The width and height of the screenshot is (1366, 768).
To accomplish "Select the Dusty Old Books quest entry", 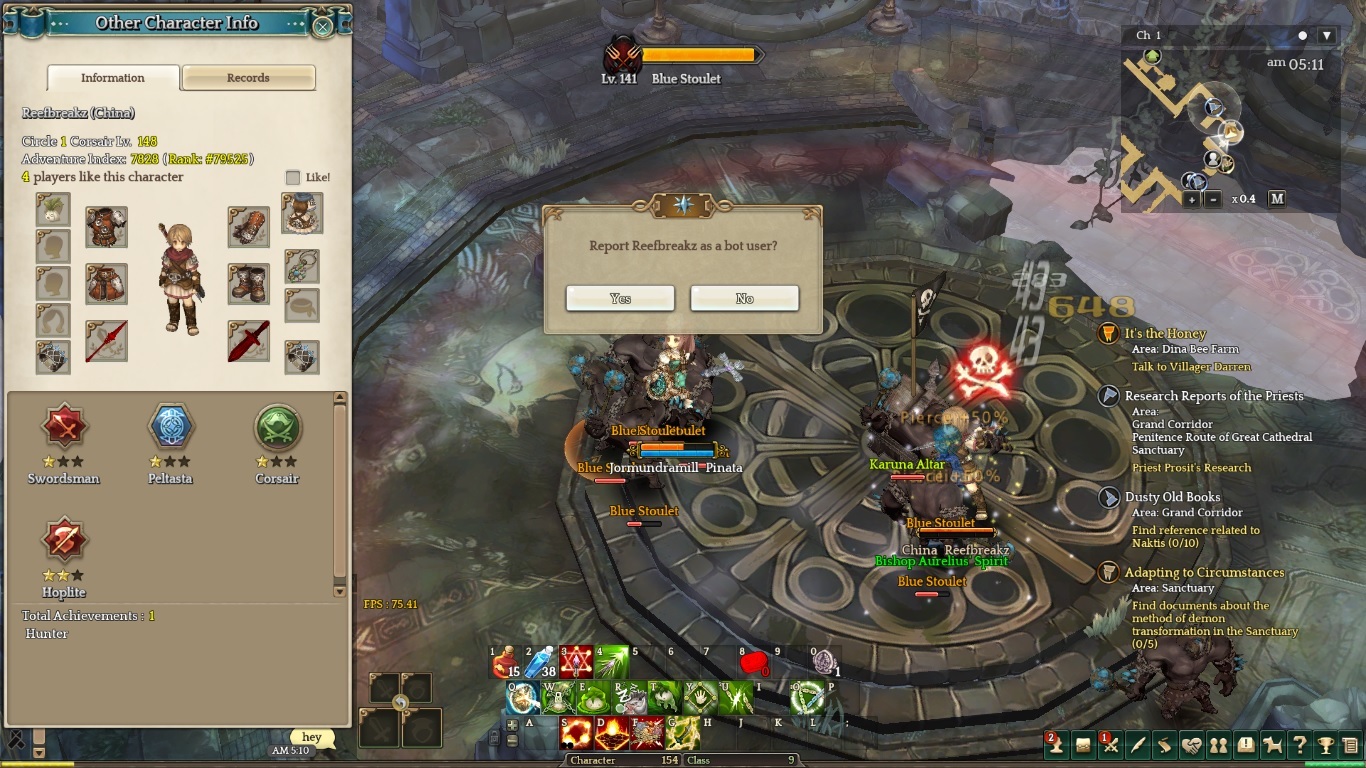I will (x=1172, y=497).
